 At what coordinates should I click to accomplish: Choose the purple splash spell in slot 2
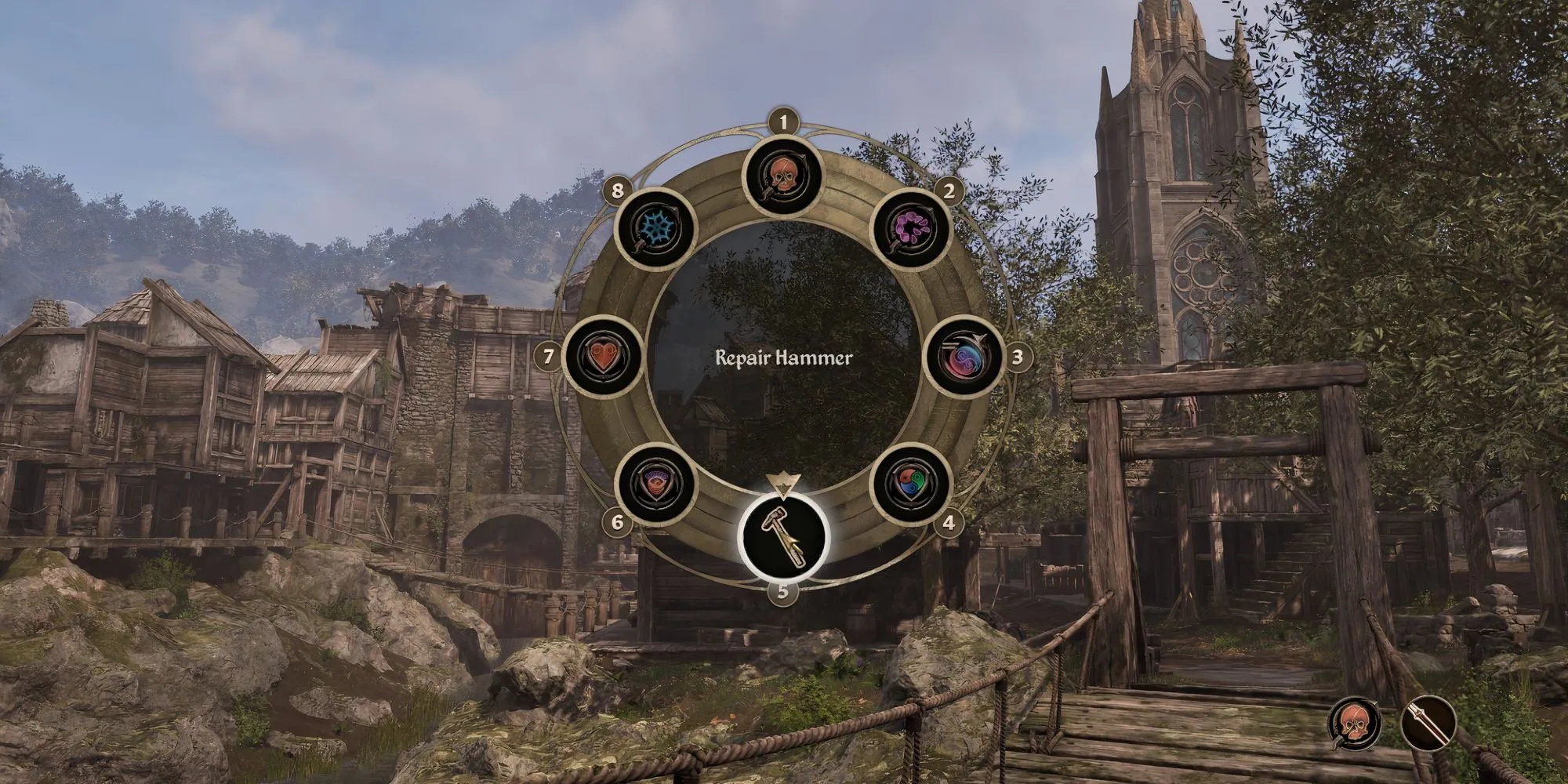click(912, 229)
